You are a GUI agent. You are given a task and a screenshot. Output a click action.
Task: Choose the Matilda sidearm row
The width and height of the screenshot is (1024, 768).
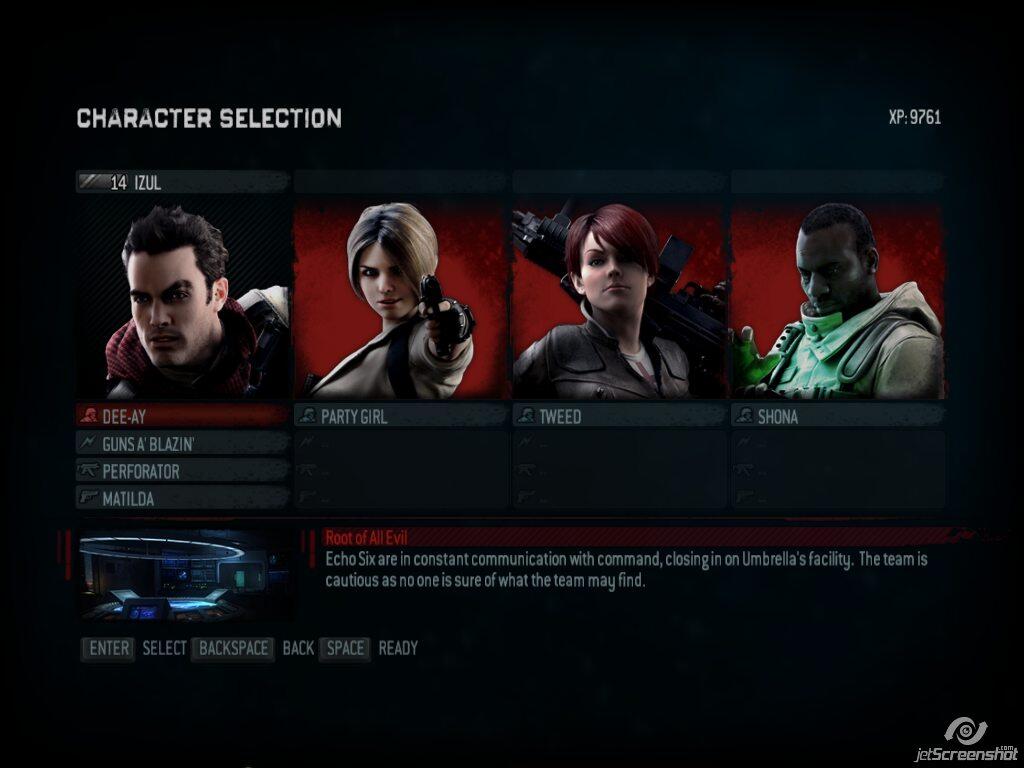tap(183, 497)
